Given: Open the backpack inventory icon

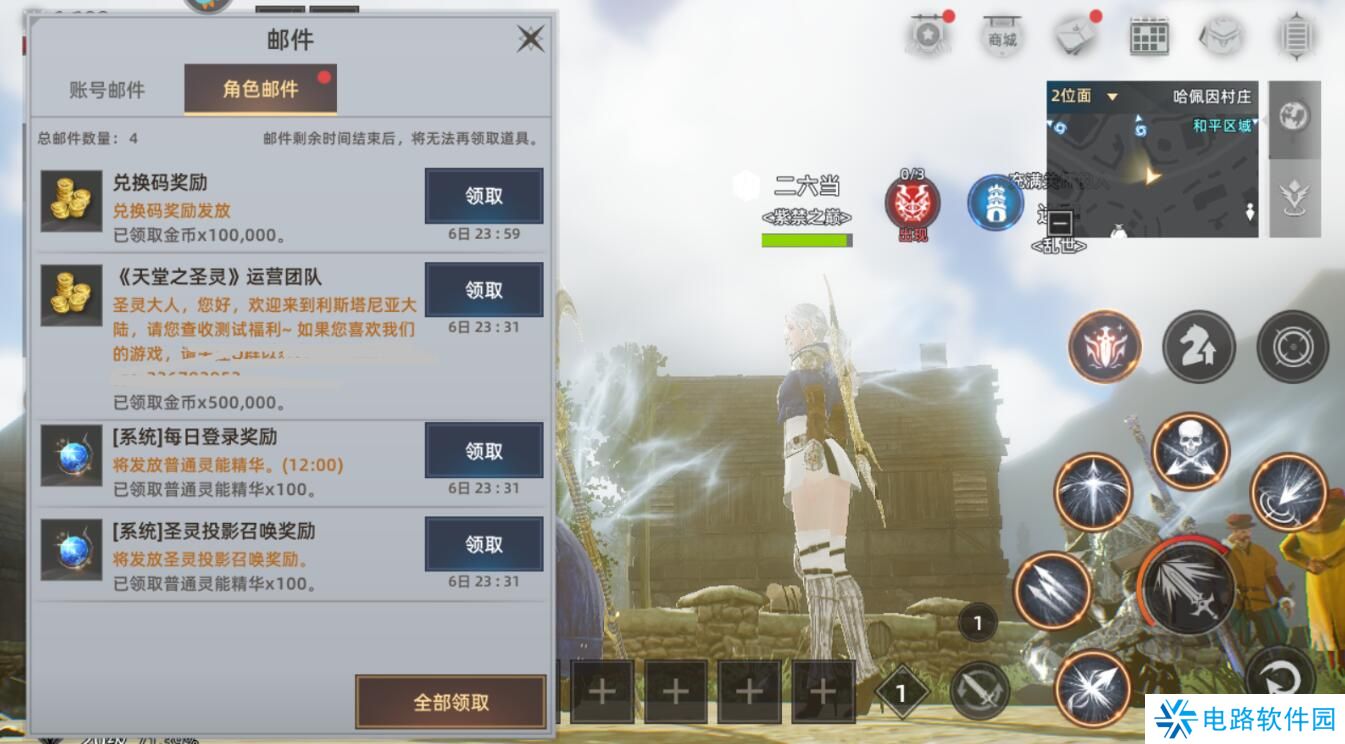Looking at the screenshot, I should coord(1222,33).
